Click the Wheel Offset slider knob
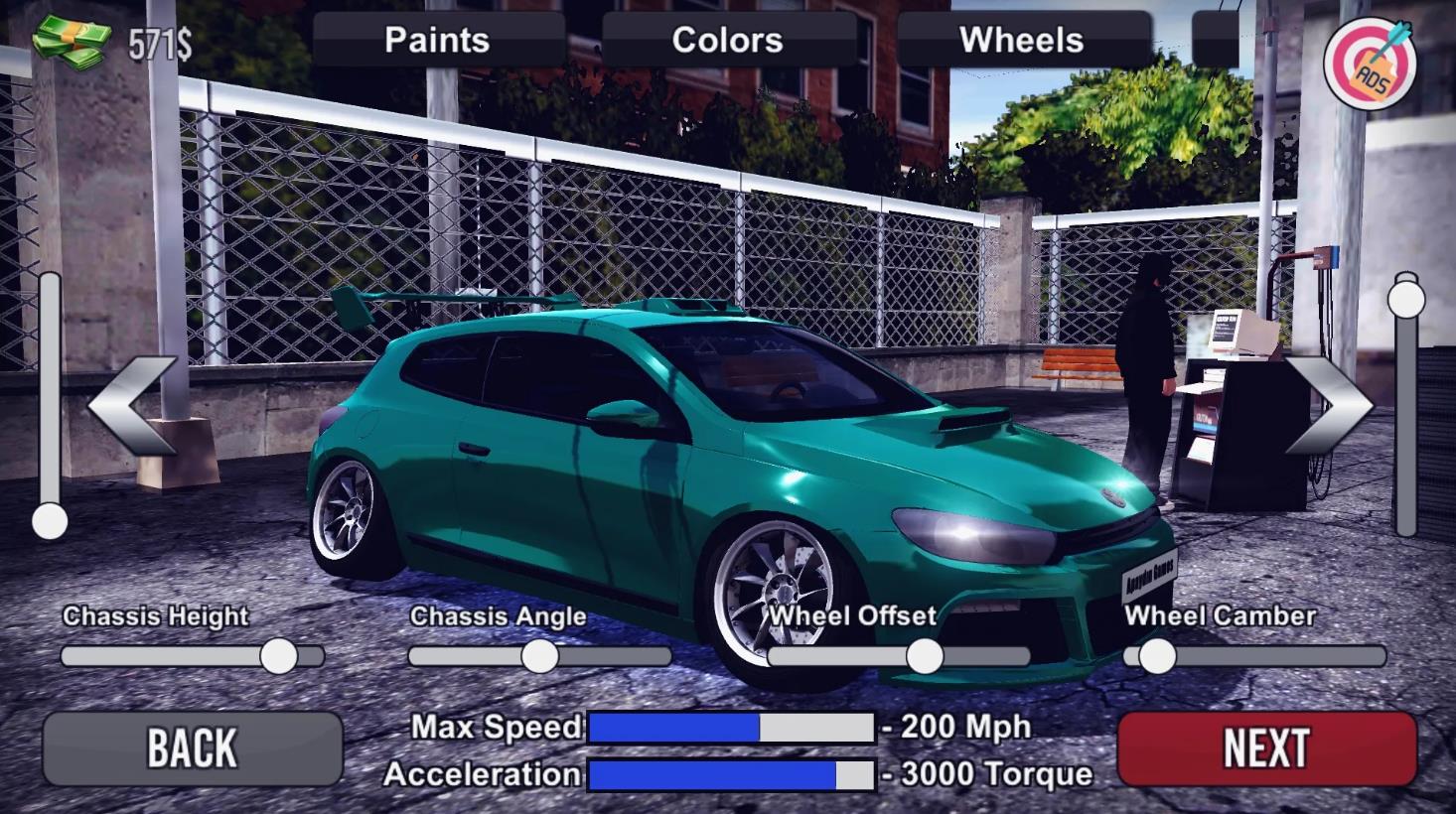1456x814 pixels. pos(925,656)
